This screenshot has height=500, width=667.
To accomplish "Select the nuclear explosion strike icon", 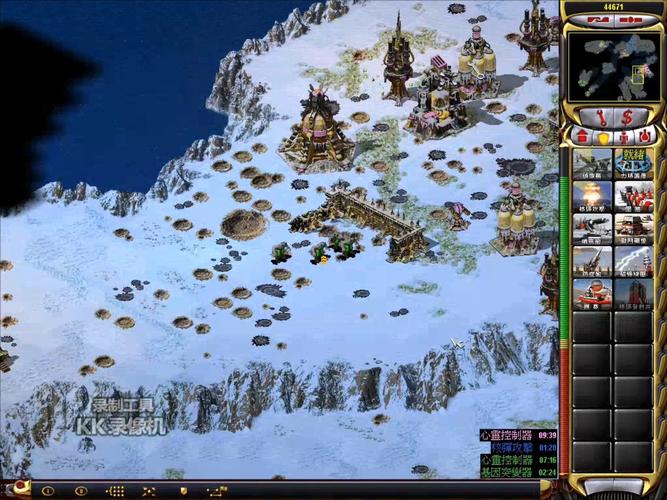I will [x=592, y=196].
